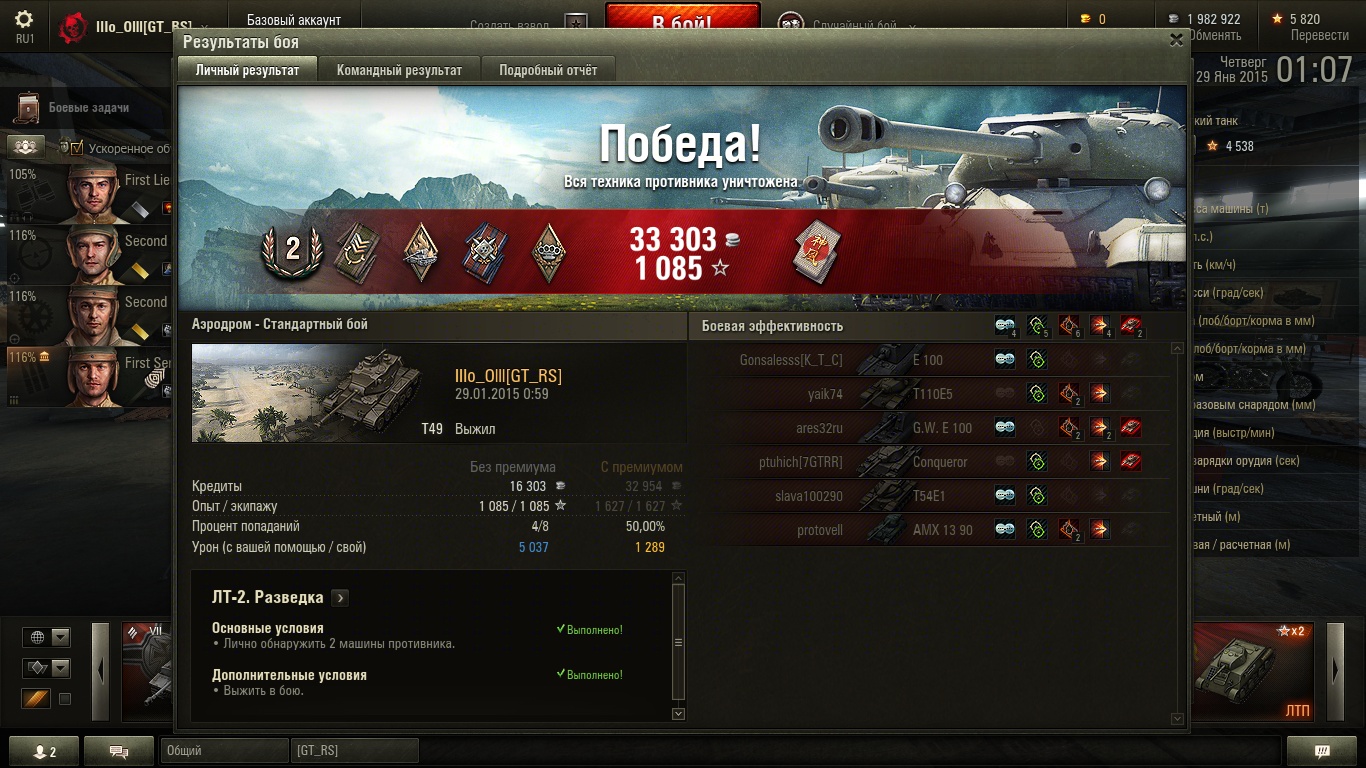
Task: Select the ares32ru G.W. E 100 row
Action: pyautogui.click(x=930, y=428)
